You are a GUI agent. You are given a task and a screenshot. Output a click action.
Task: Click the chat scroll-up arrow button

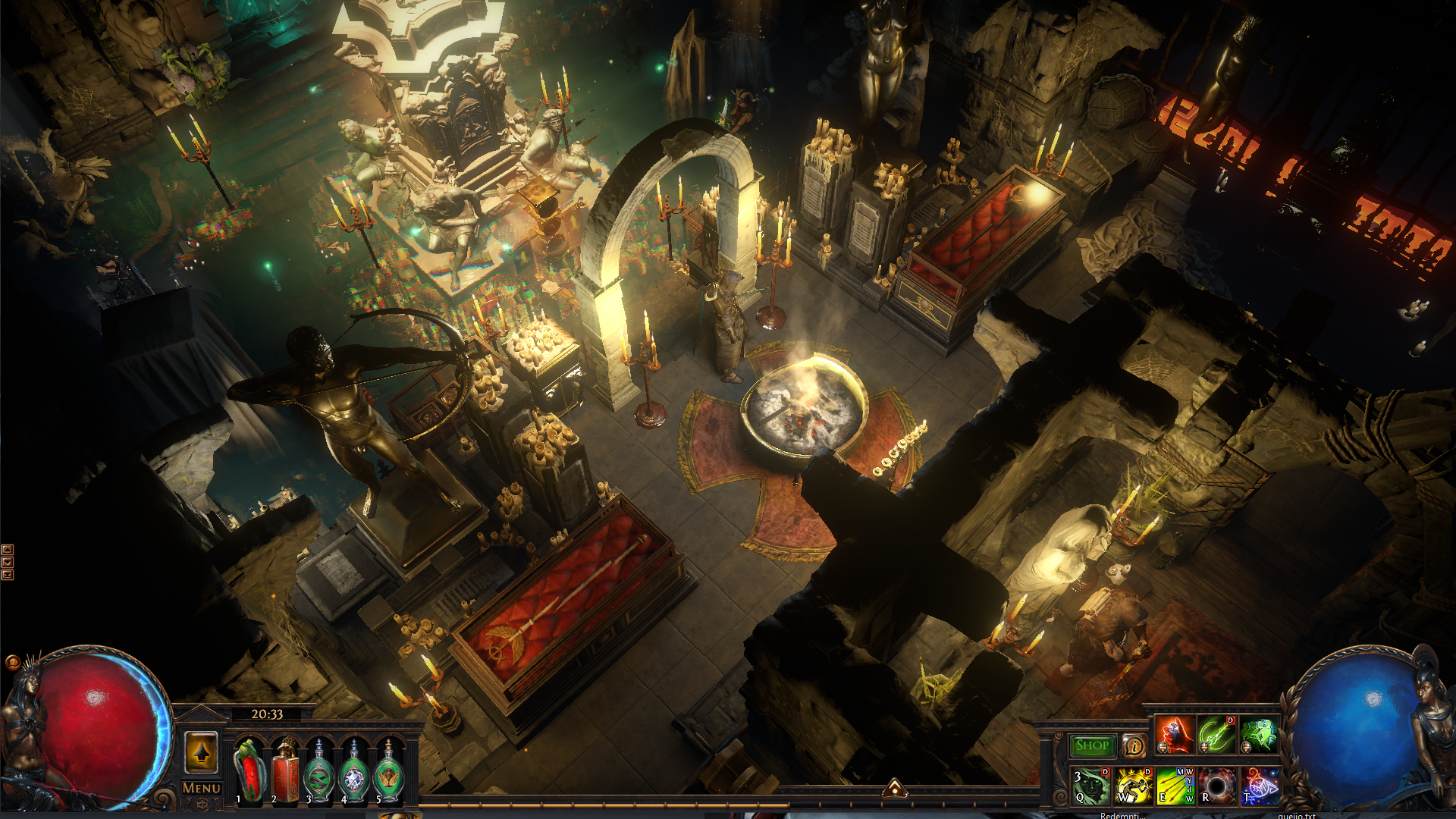pyautogui.click(x=8, y=550)
